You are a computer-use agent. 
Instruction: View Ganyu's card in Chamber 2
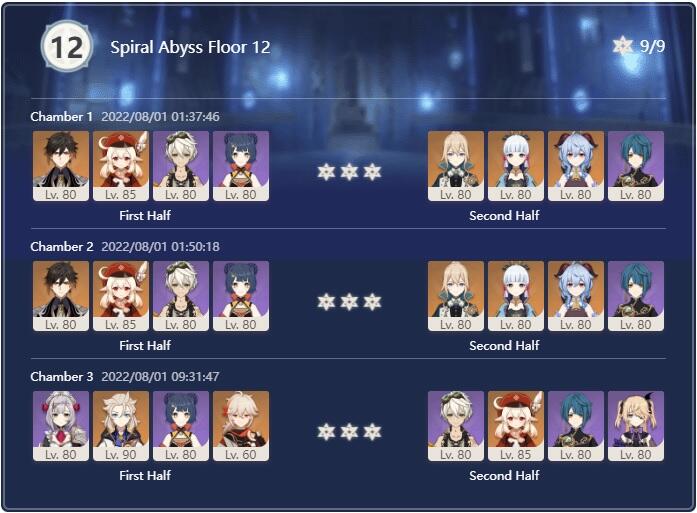tap(576, 294)
